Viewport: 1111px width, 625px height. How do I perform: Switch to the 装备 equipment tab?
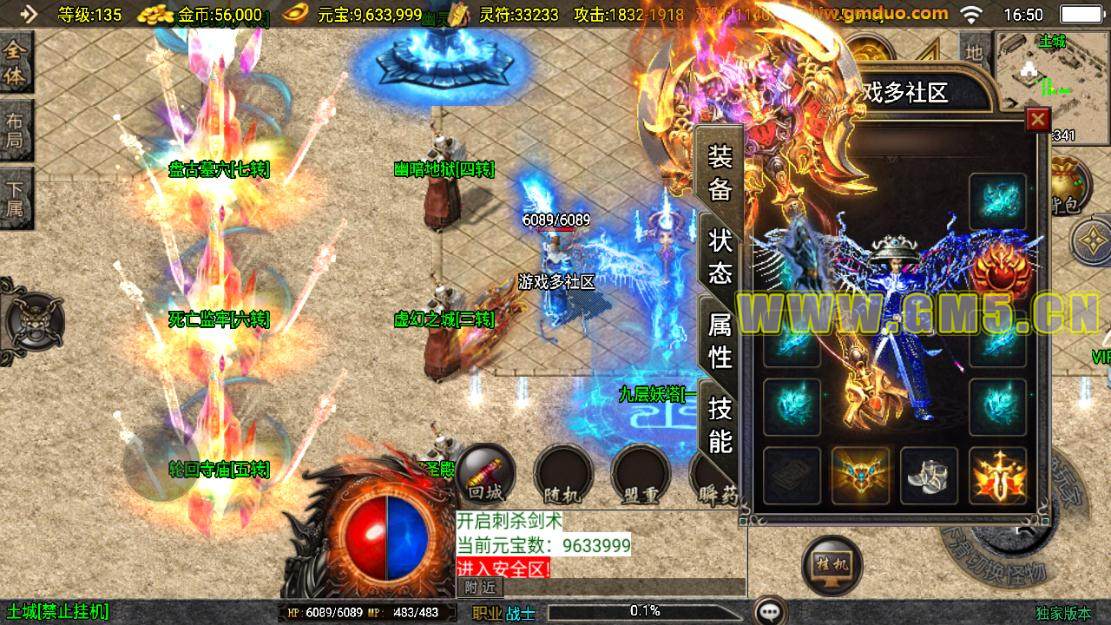tap(720, 172)
